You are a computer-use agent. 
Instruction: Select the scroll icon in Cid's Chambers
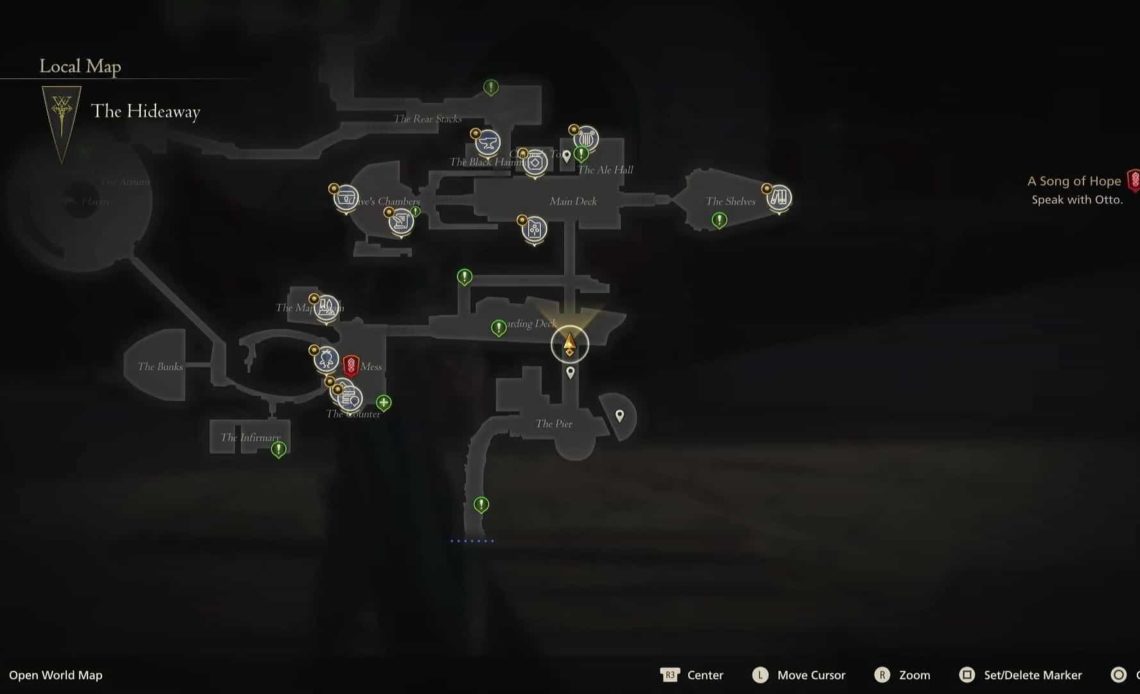click(x=401, y=220)
